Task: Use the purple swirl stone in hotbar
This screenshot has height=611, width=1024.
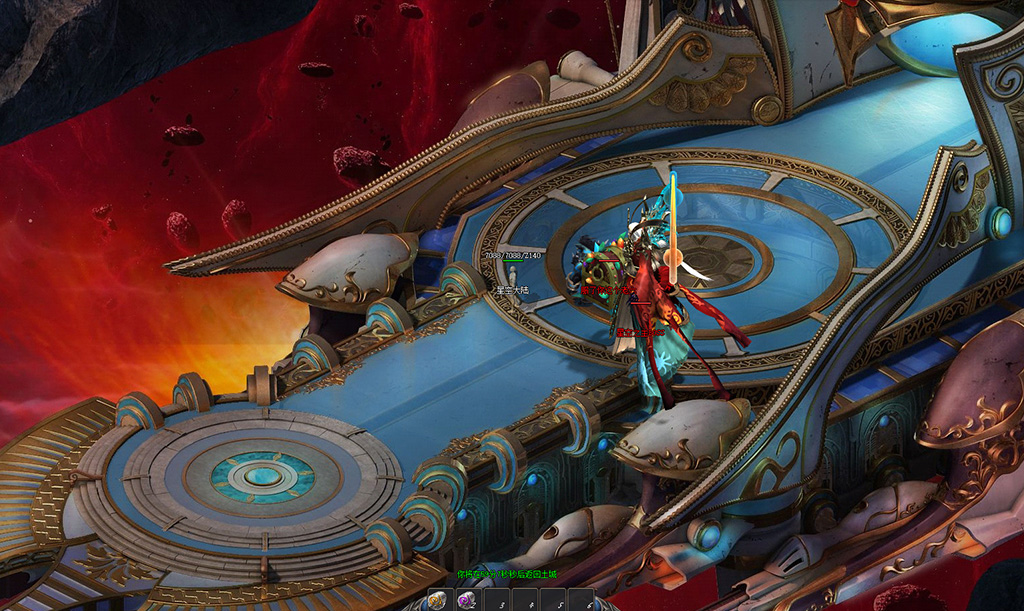Action: tap(466, 600)
